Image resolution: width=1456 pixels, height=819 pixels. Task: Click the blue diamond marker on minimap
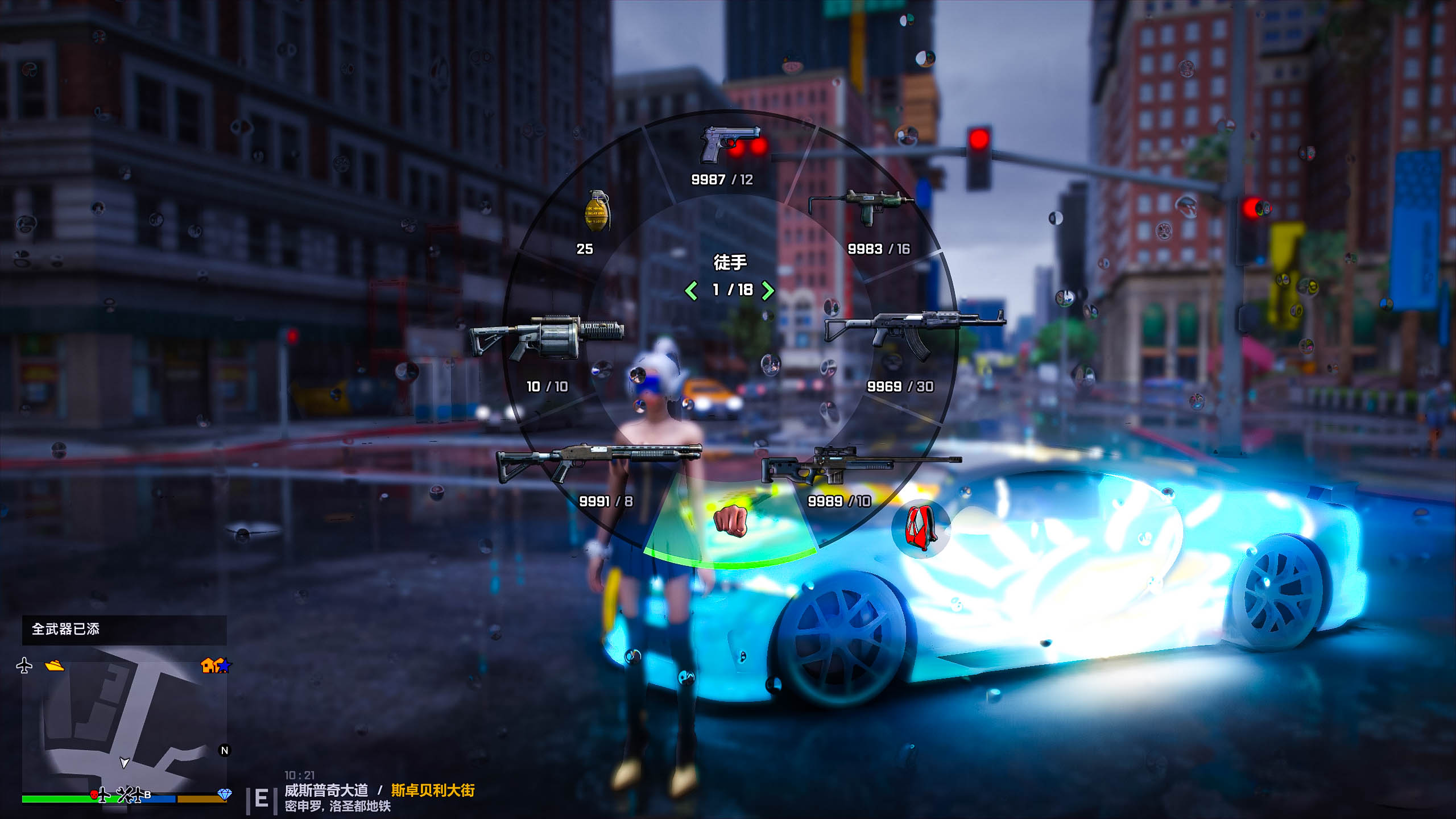click(225, 794)
